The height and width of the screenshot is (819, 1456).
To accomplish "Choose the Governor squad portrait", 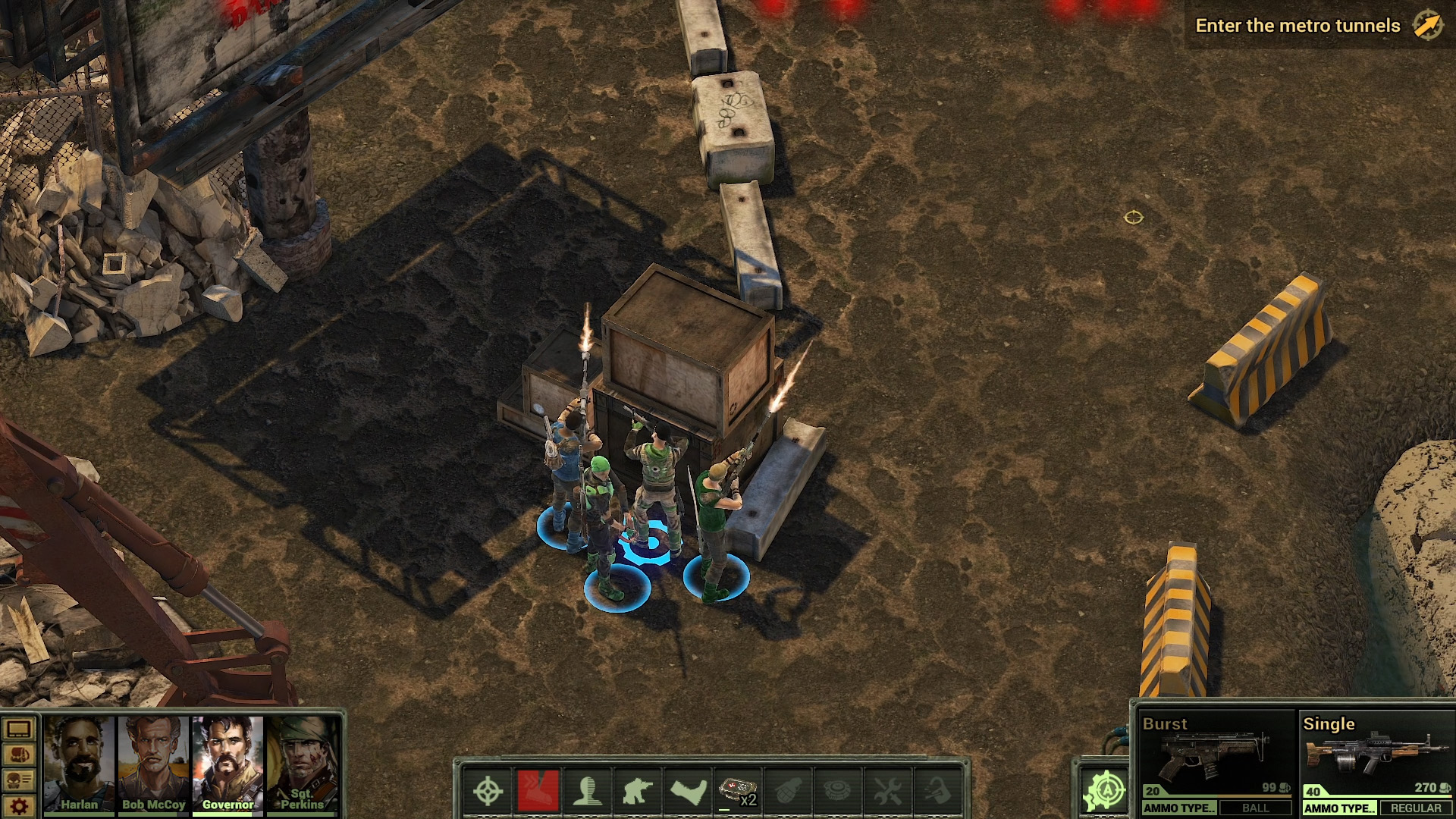I will (227, 762).
